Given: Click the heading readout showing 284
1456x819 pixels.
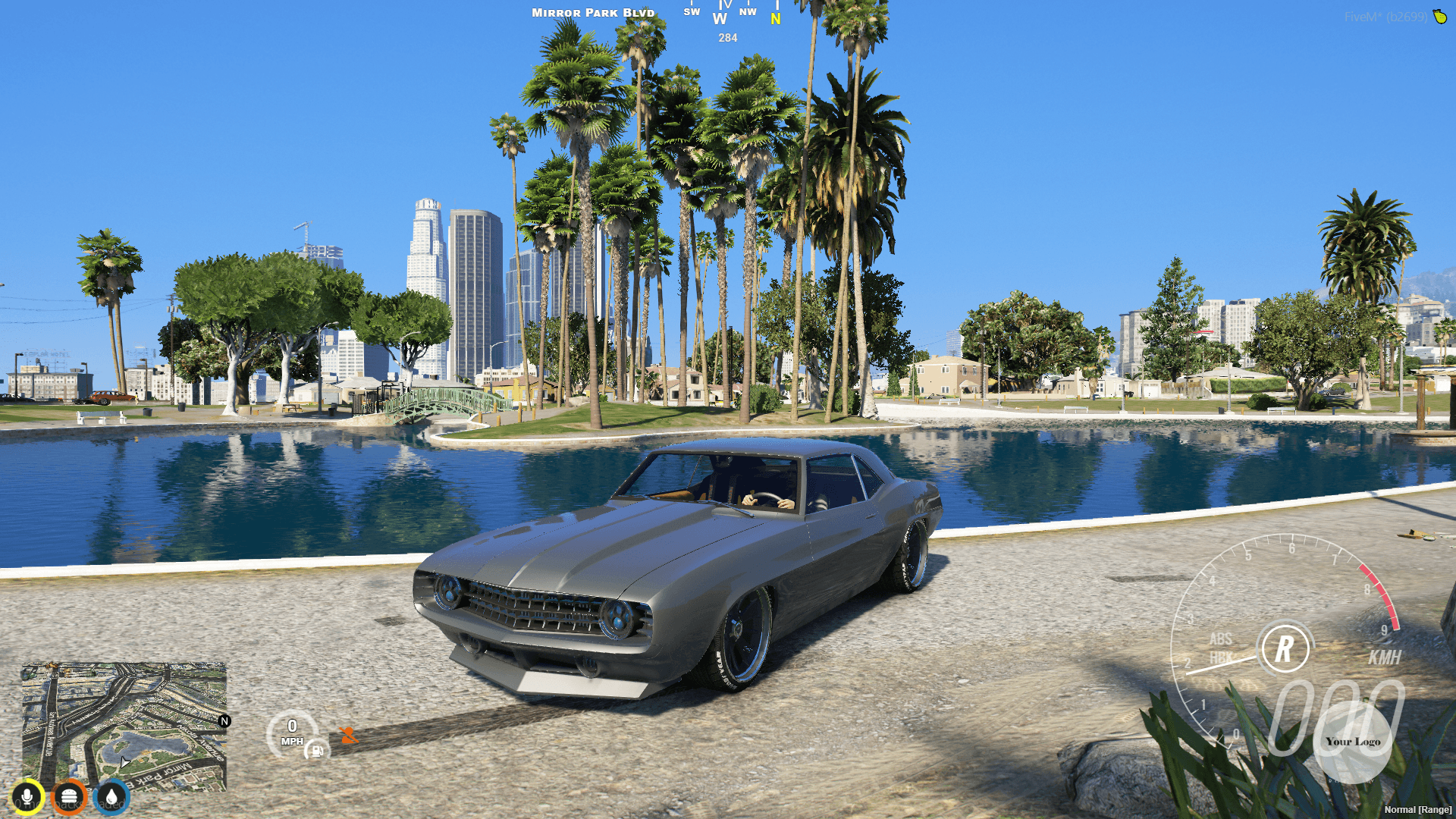Looking at the screenshot, I should [x=727, y=38].
